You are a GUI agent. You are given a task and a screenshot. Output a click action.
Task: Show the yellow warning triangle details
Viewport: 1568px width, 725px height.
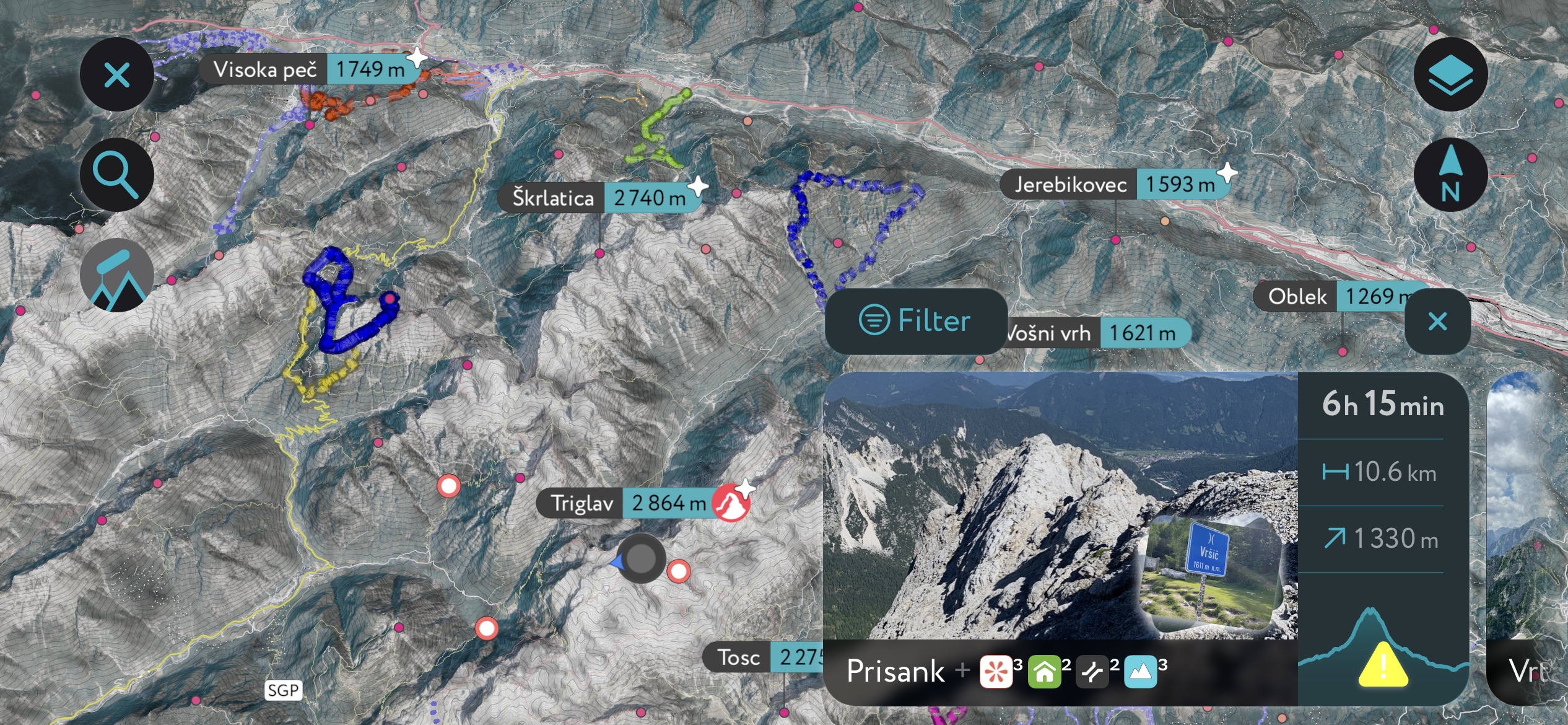pyautogui.click(x=1383, y=665)
